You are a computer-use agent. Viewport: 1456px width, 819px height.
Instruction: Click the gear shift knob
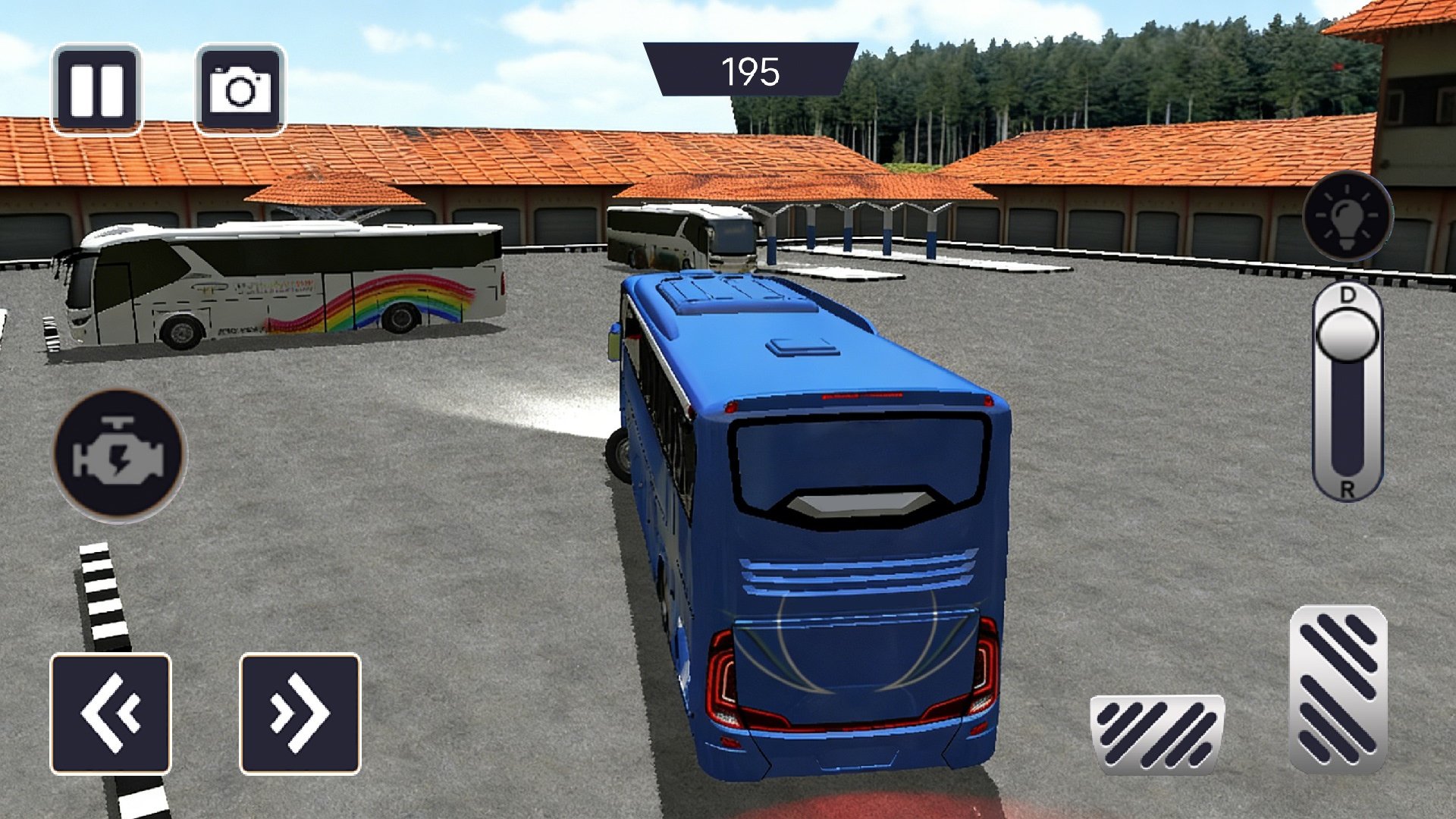(x=1348, y=334)
